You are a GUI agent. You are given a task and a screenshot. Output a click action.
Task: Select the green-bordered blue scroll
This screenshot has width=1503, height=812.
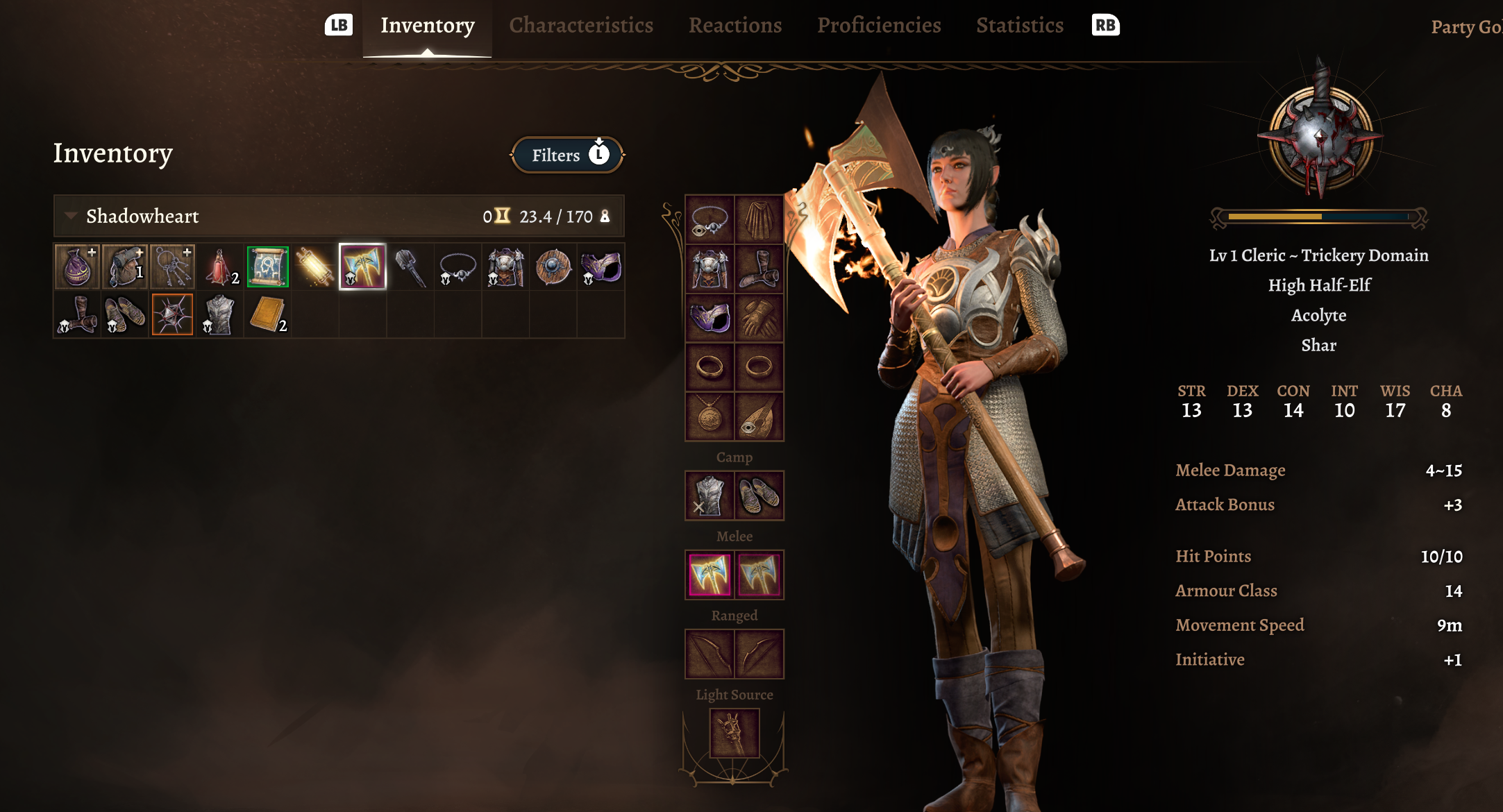267,267
